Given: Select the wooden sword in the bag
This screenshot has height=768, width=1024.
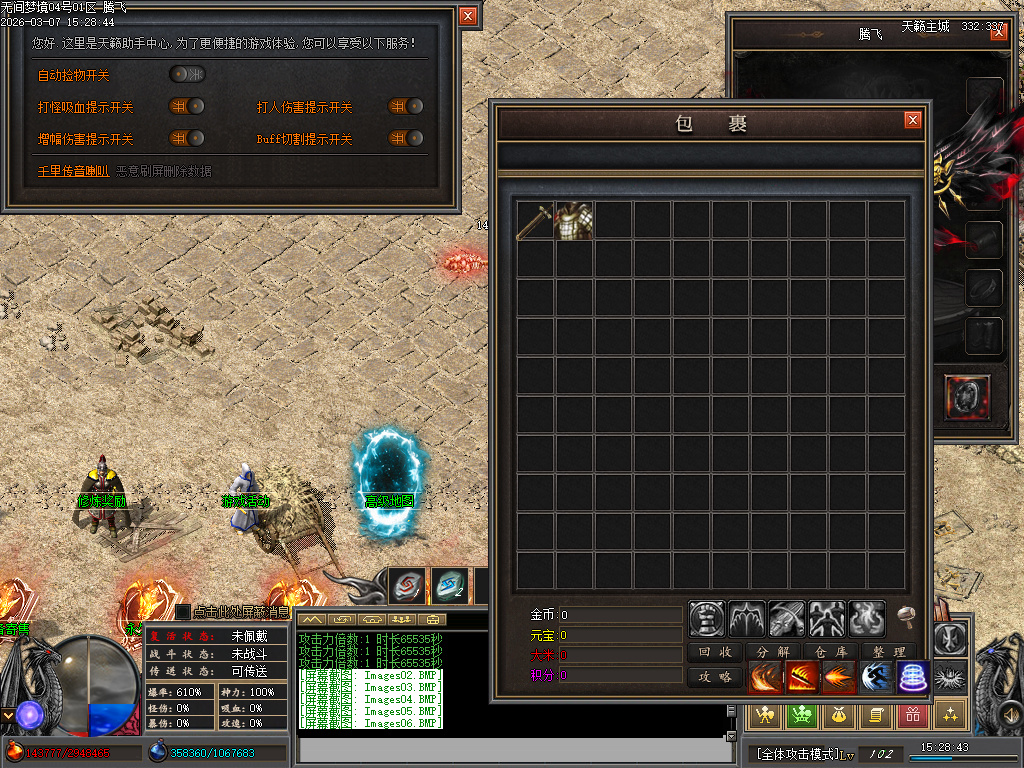Looking at the screenshot, I should 535,221.
